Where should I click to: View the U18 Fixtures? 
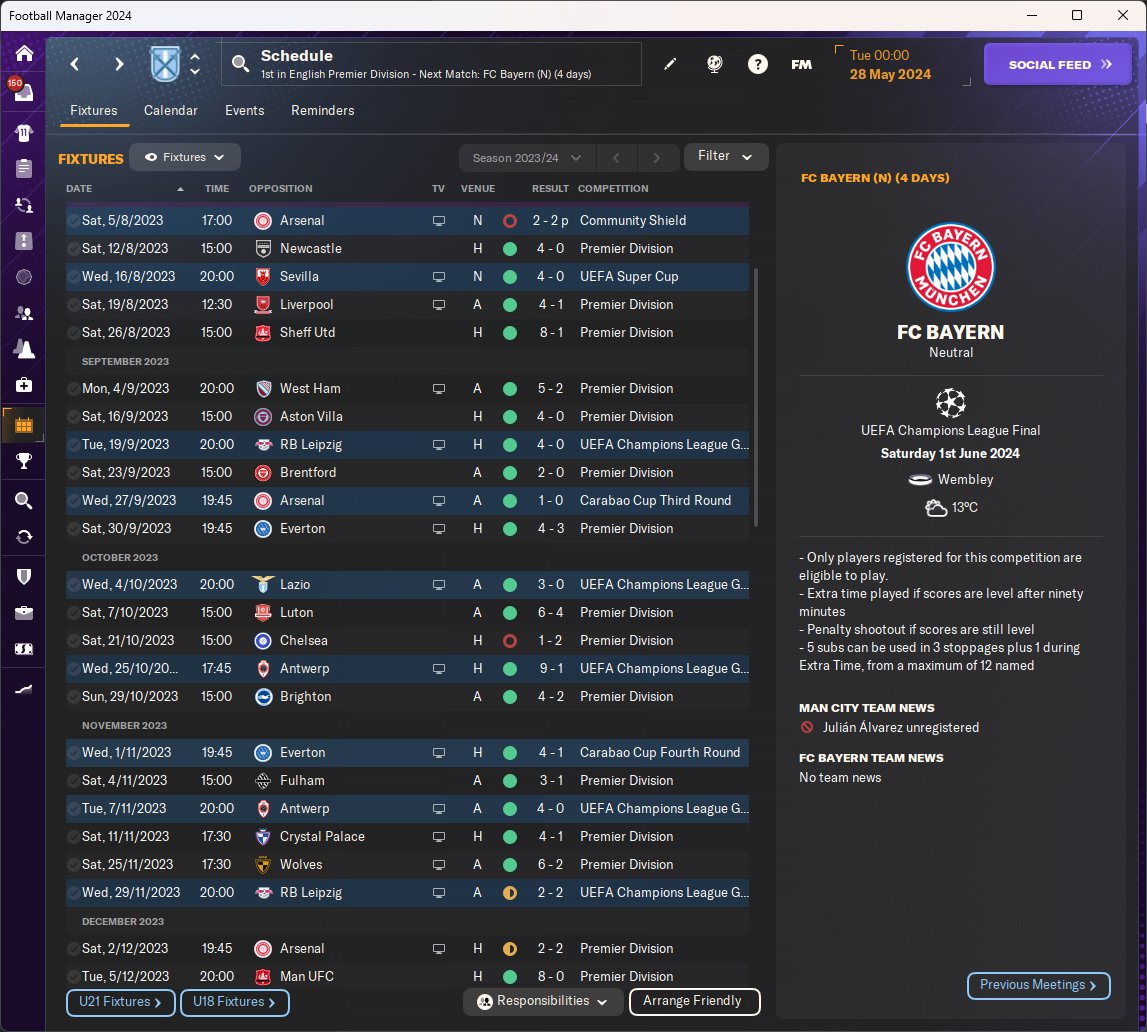point(233,1002)
